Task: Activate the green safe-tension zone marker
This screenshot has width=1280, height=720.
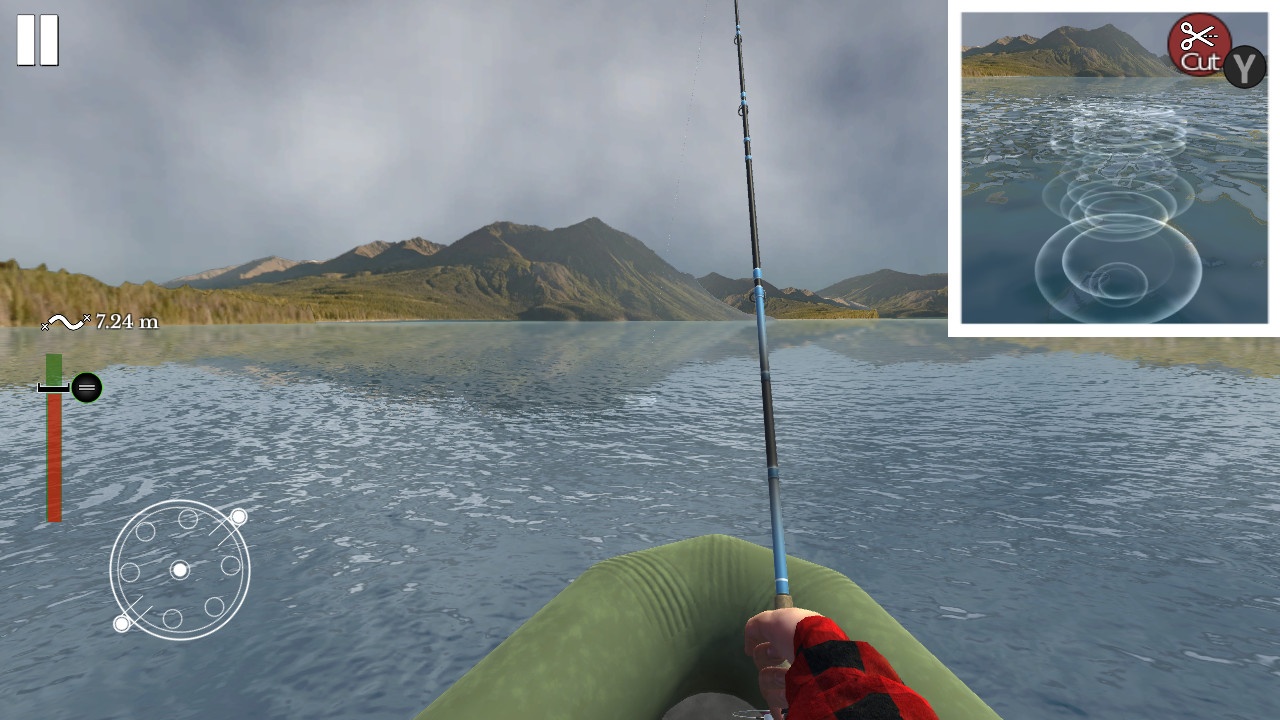Action: point(53,370)
